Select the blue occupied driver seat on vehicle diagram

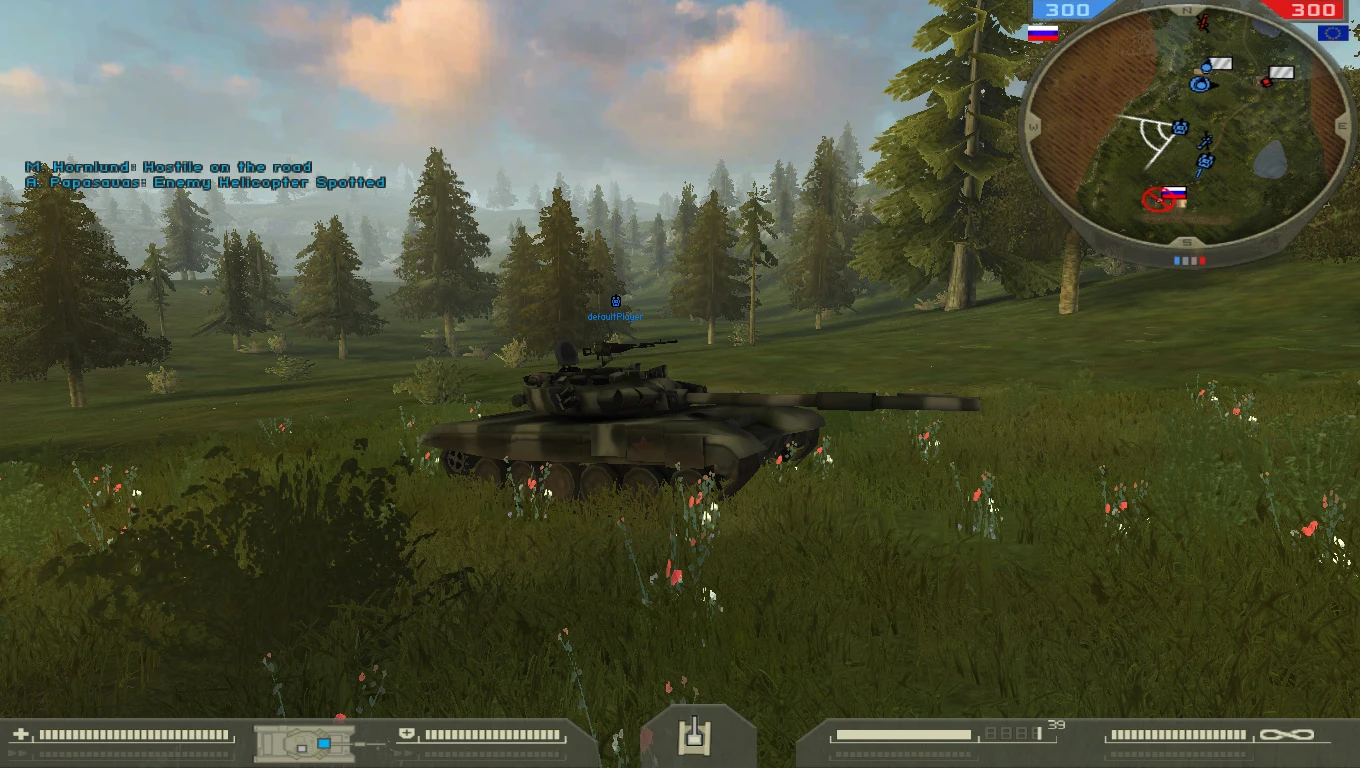coord(323,744)
